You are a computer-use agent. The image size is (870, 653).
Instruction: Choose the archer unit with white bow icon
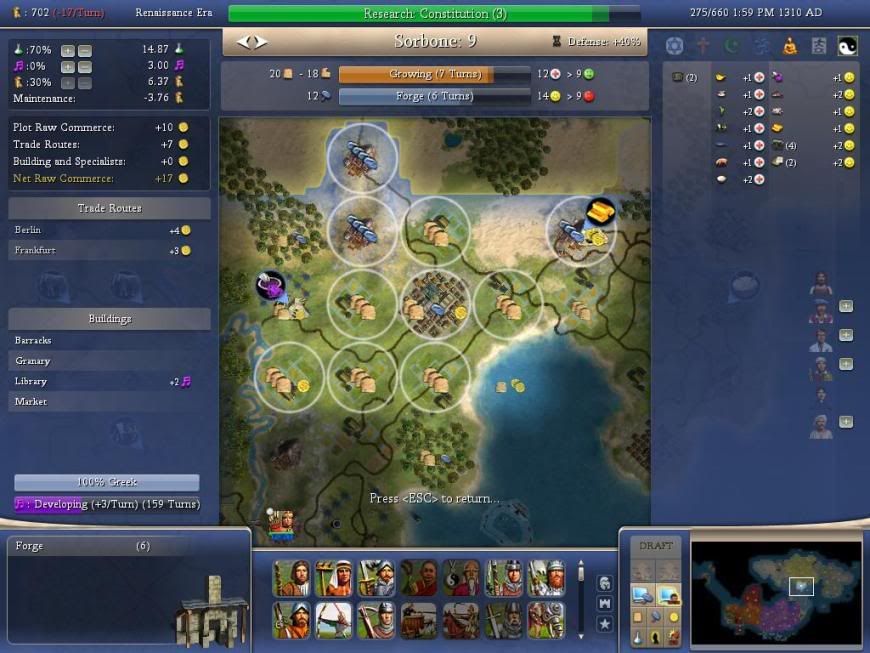tap(333, 620)
